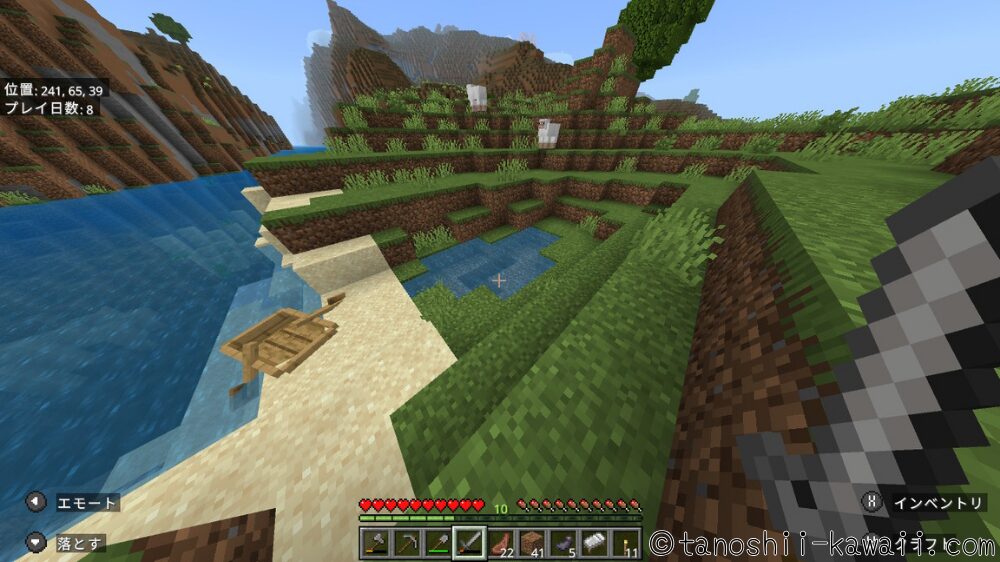Select the hotbar slot with 5 items
Viewport: 1000px width, 562px height.
[x=563, y=543]
